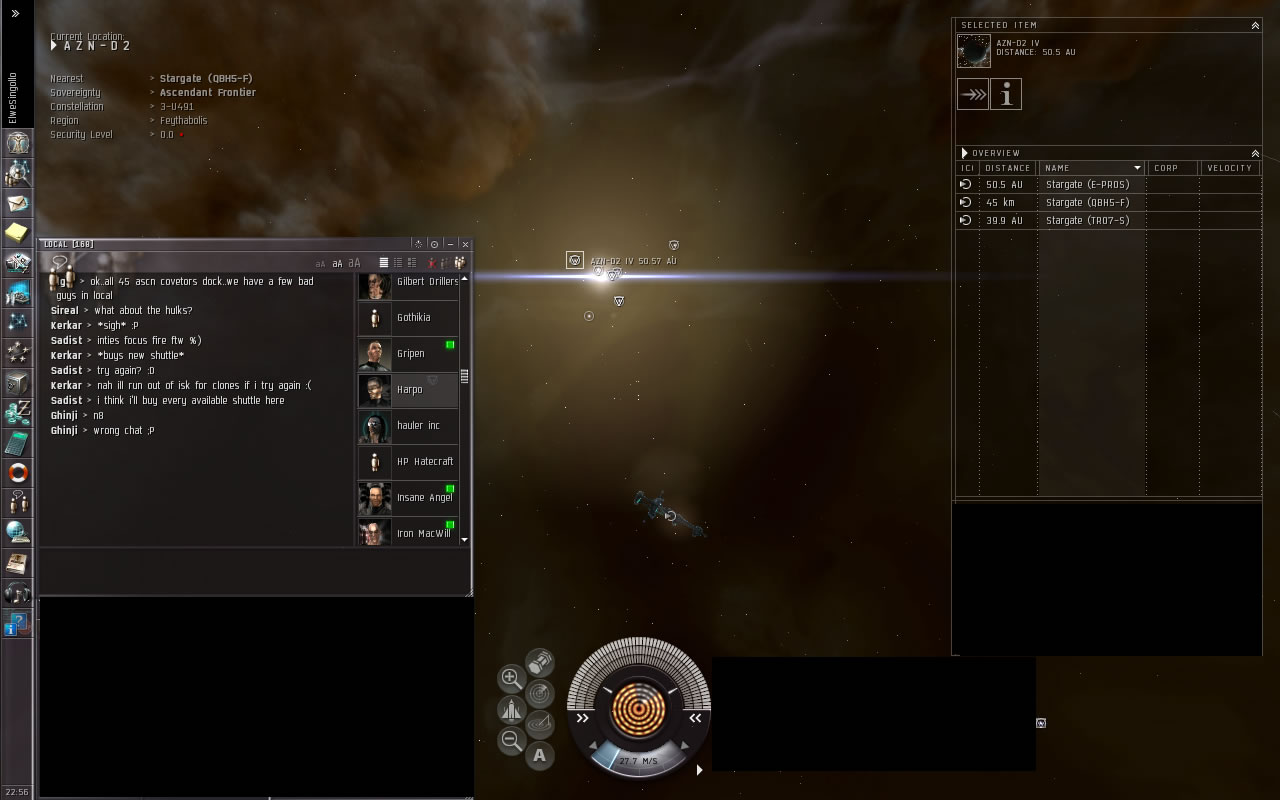Sort overview by the Distance column
The image size is (1280, 800).
click(x=1007, y=168)
